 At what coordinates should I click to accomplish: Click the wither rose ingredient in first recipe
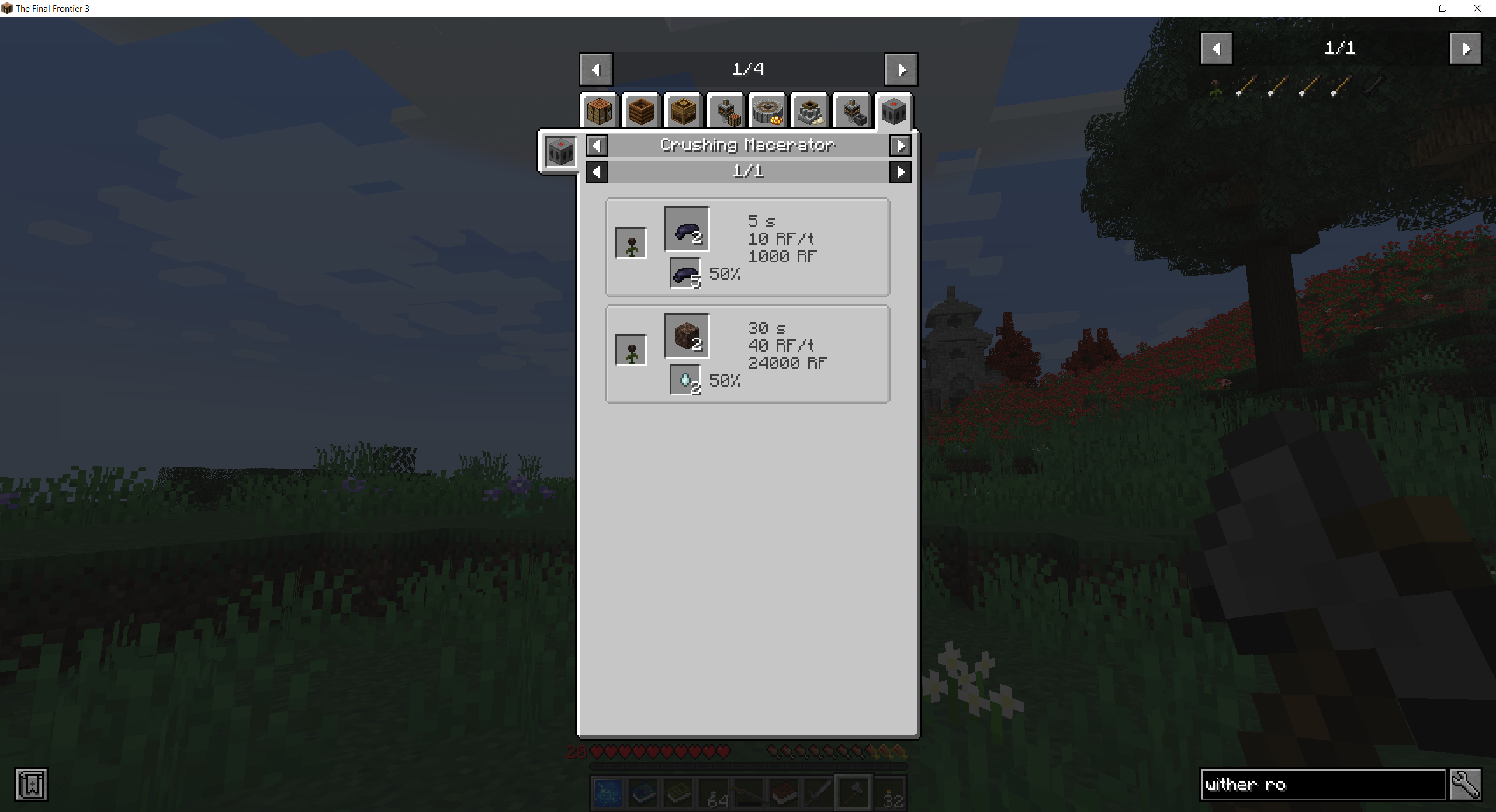point(631,242)
